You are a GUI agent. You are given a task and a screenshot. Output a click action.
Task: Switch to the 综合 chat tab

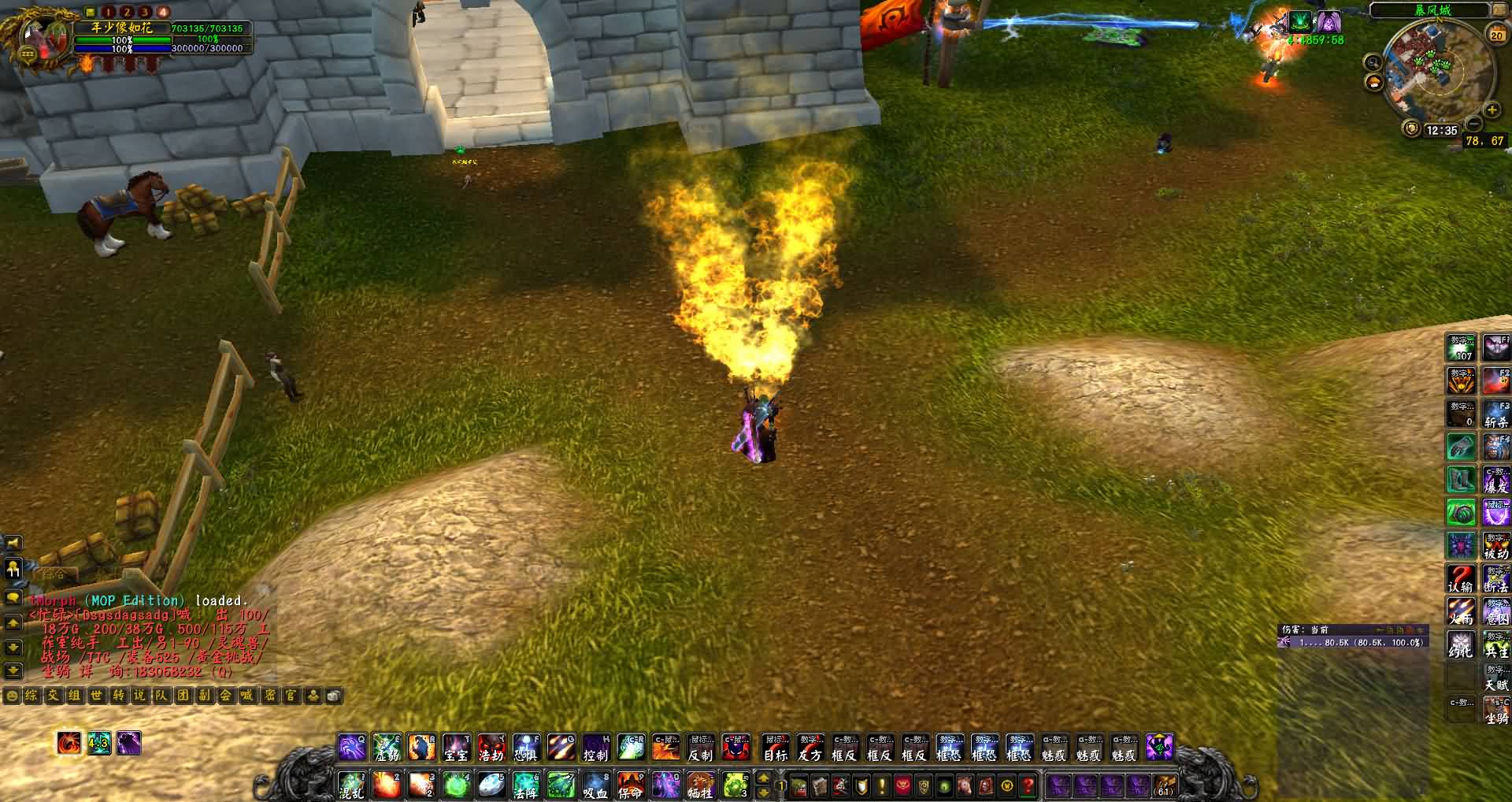pyautogui.click(x=54, y=574)
